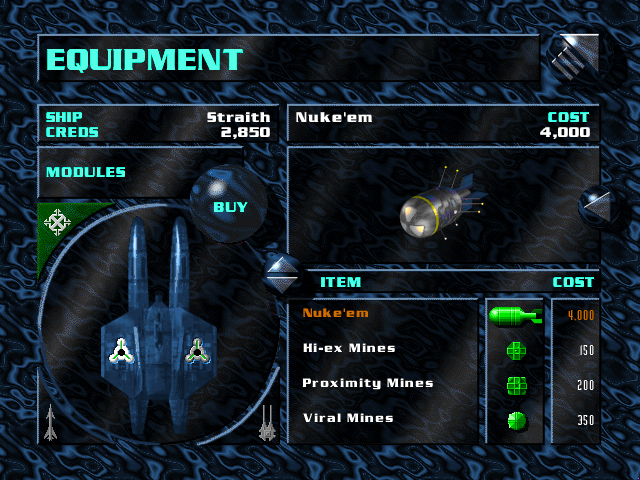Image resolution: width=640 pixels, height=480 pixels.
Task: Click the twin missile icon below the ship
Action: coord(267,422)
